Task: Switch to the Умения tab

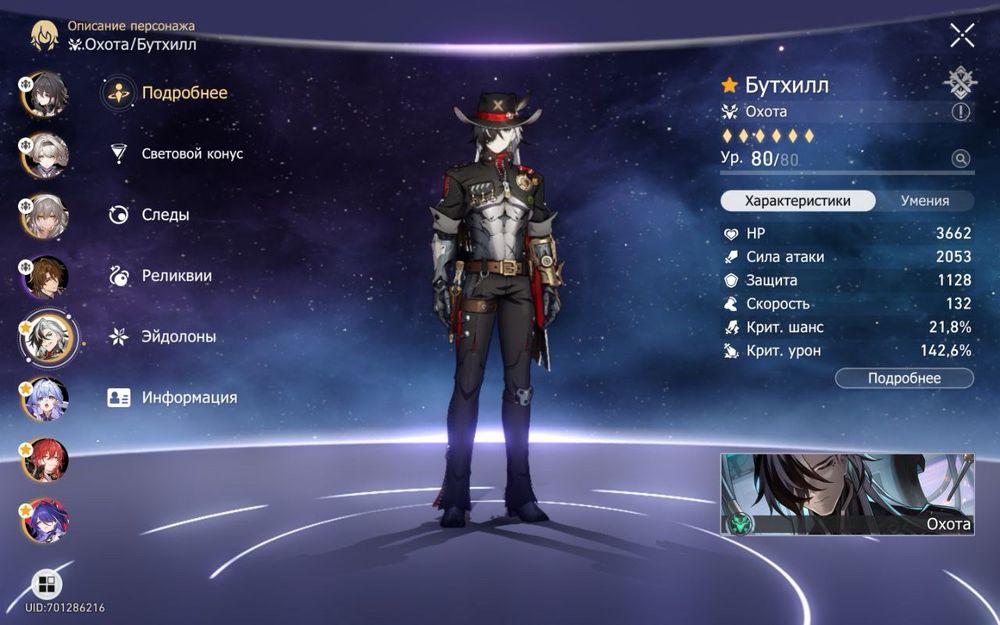Action: click(924, 201)
